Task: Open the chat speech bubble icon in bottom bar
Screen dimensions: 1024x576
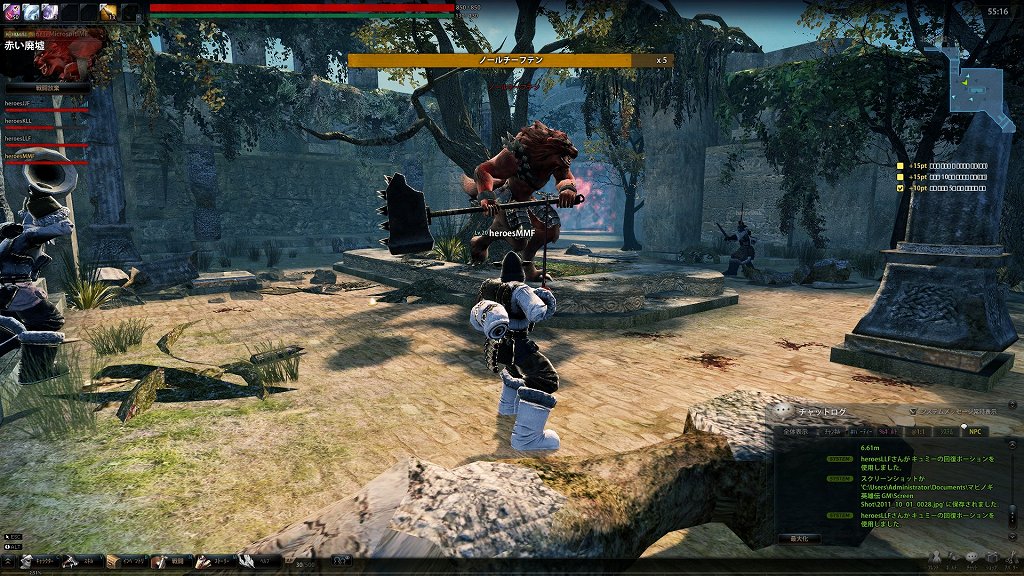Action: (971, 558)
